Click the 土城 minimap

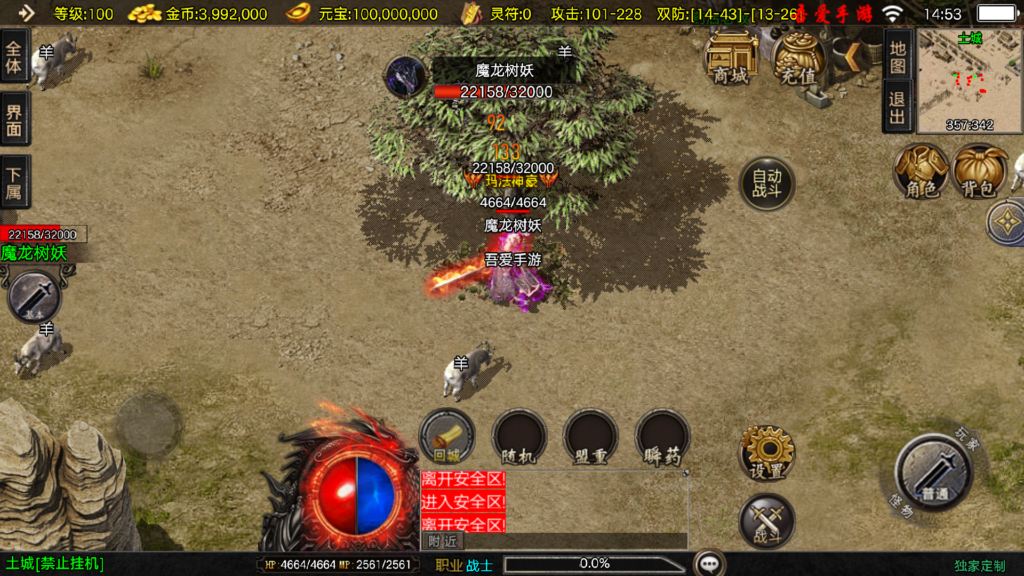tap(969, 80)
